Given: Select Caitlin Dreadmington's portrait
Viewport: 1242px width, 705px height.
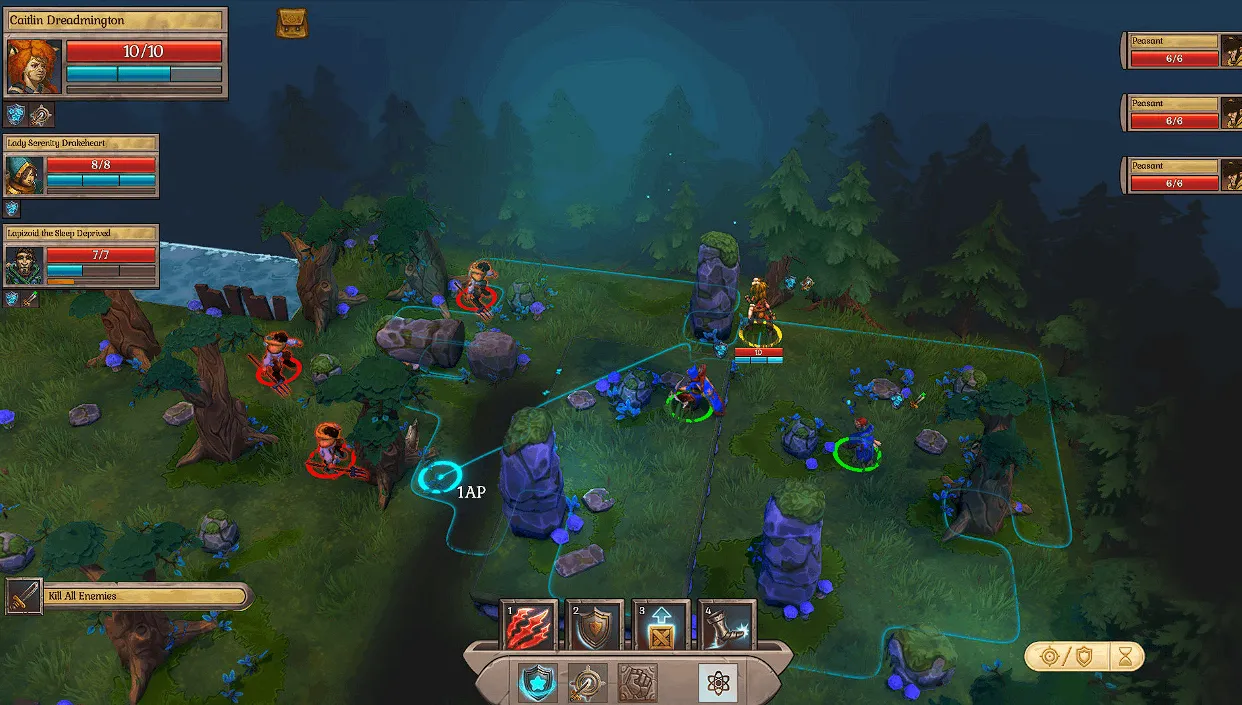Looking at the screenshot, I should tap(34, 67).
